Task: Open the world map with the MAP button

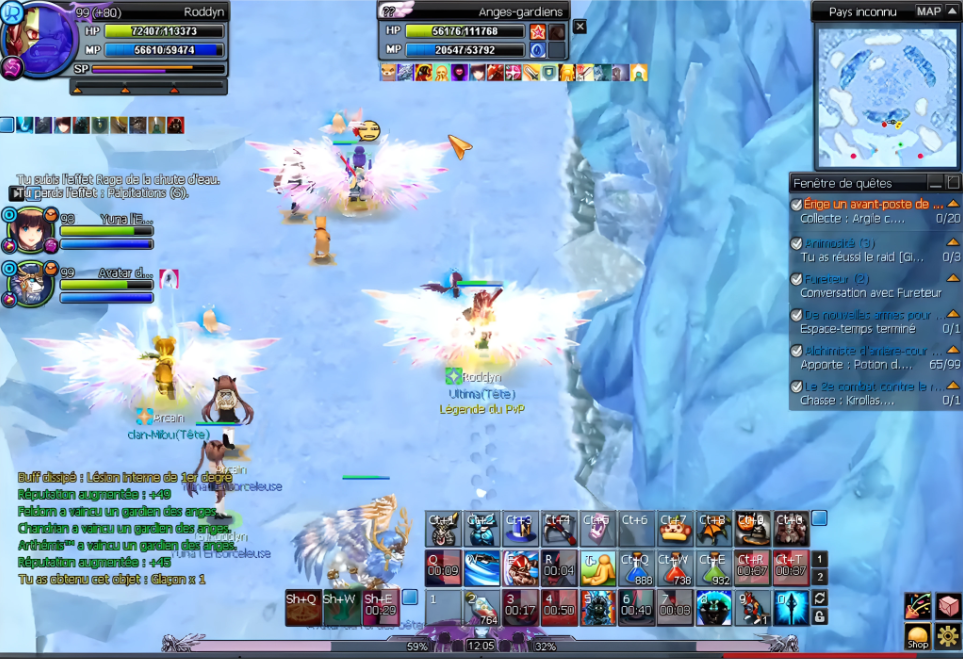Action: coord(928,12)
